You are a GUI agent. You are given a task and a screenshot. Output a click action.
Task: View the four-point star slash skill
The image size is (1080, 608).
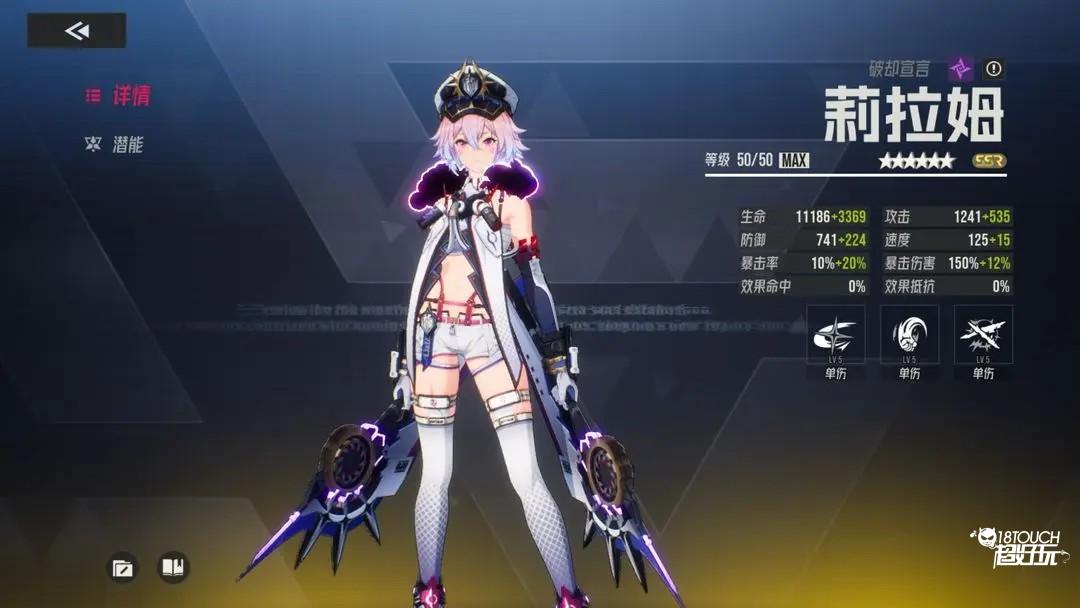pyautogui.click(x=835, y=335)
